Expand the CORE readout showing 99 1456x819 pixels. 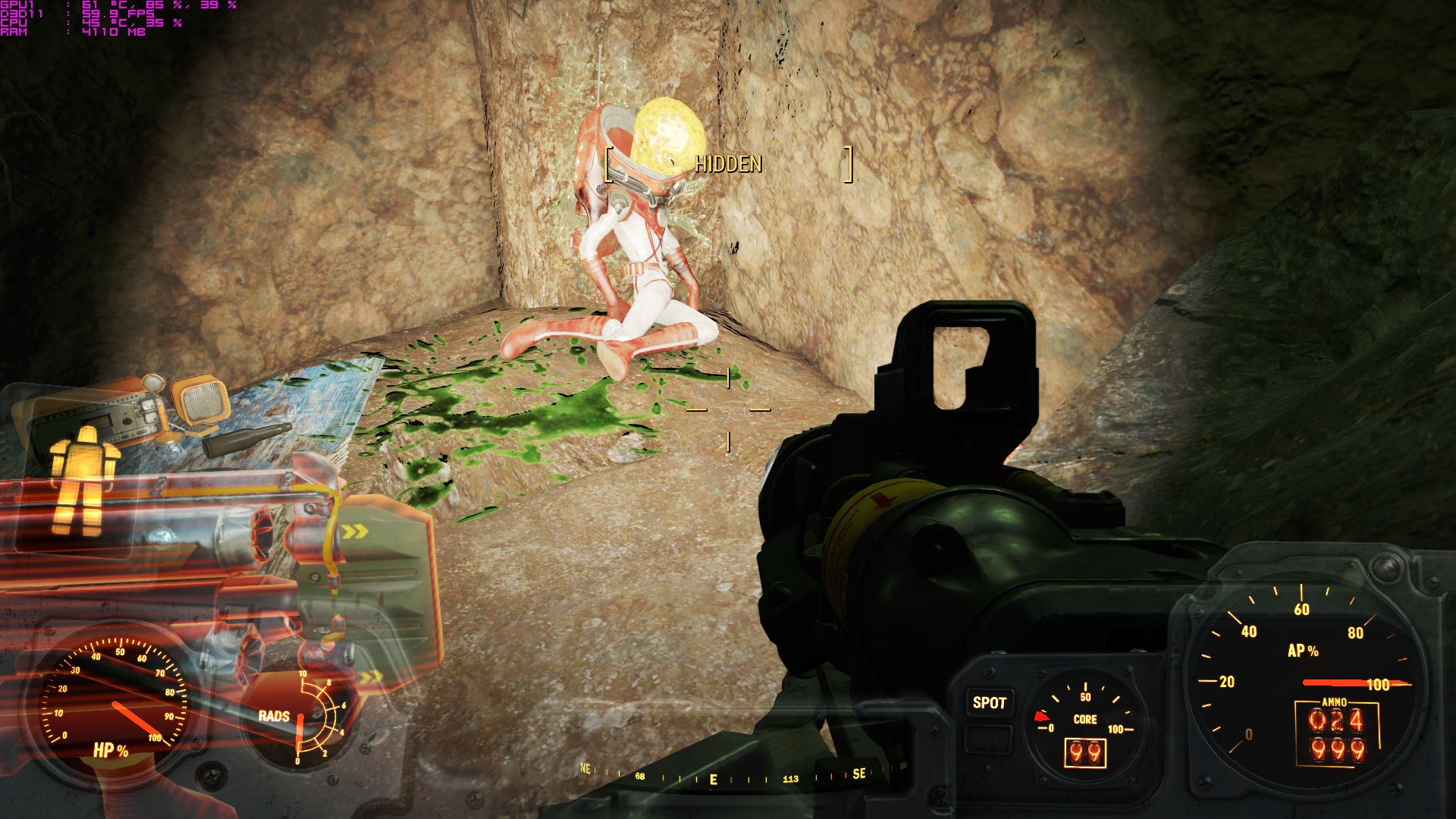pos(1085,754)
